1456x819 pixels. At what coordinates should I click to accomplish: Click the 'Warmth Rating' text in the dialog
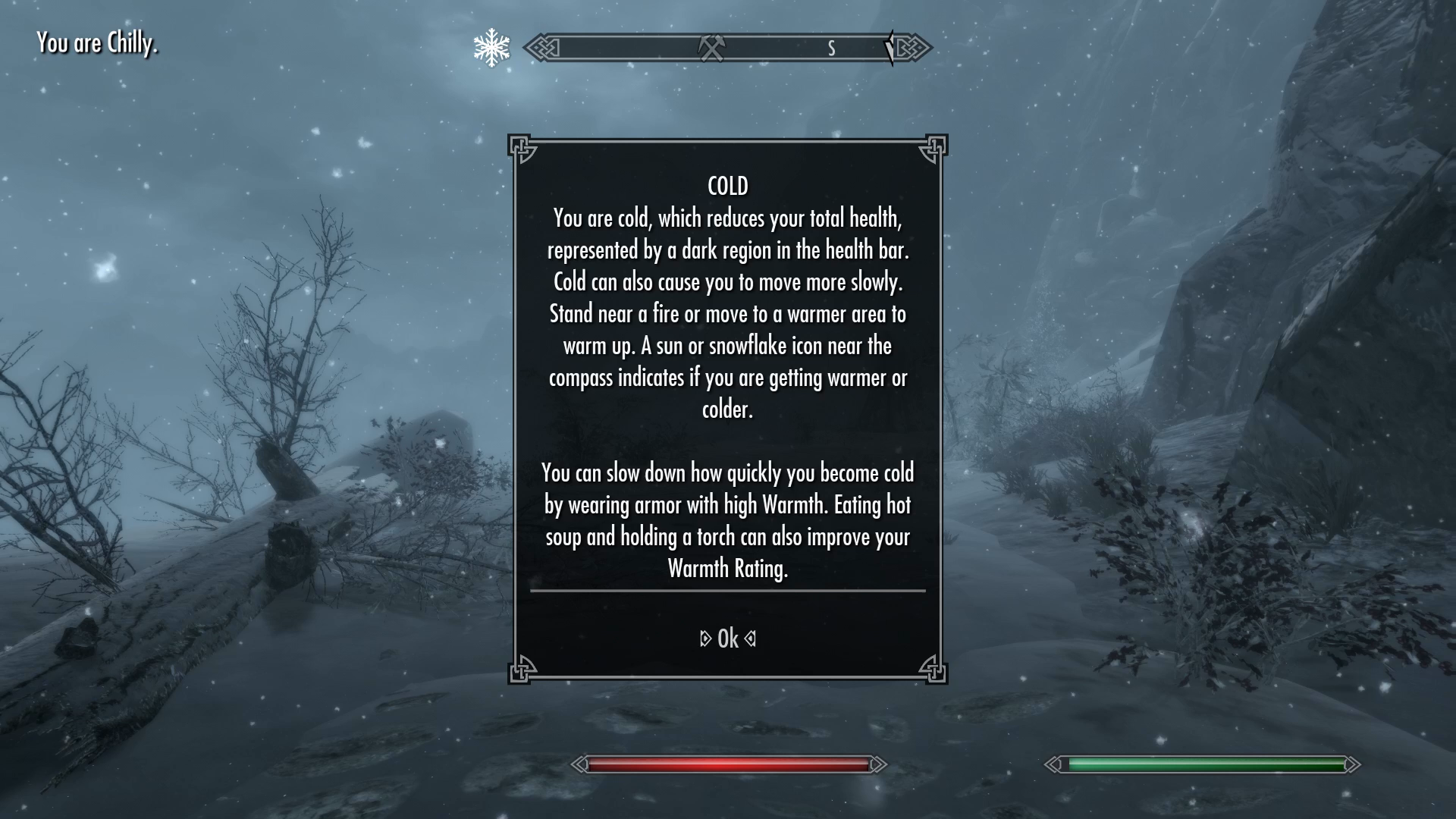coord(729,567)
